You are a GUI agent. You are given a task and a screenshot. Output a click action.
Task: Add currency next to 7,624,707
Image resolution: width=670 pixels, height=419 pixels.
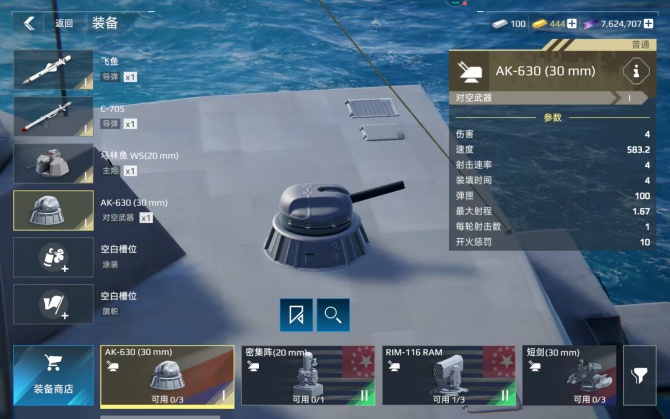[661, 23]
